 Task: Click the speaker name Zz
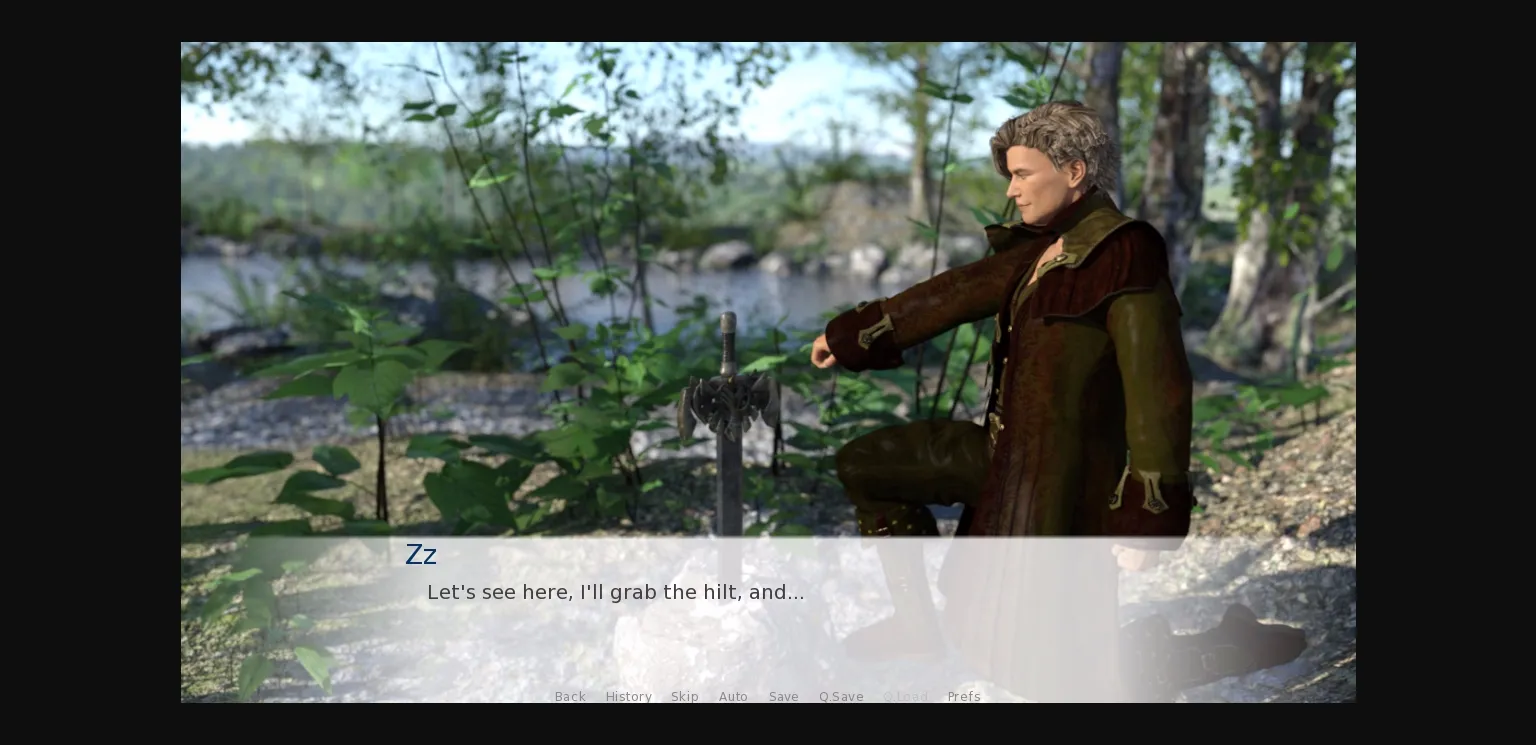coord(421,554)
